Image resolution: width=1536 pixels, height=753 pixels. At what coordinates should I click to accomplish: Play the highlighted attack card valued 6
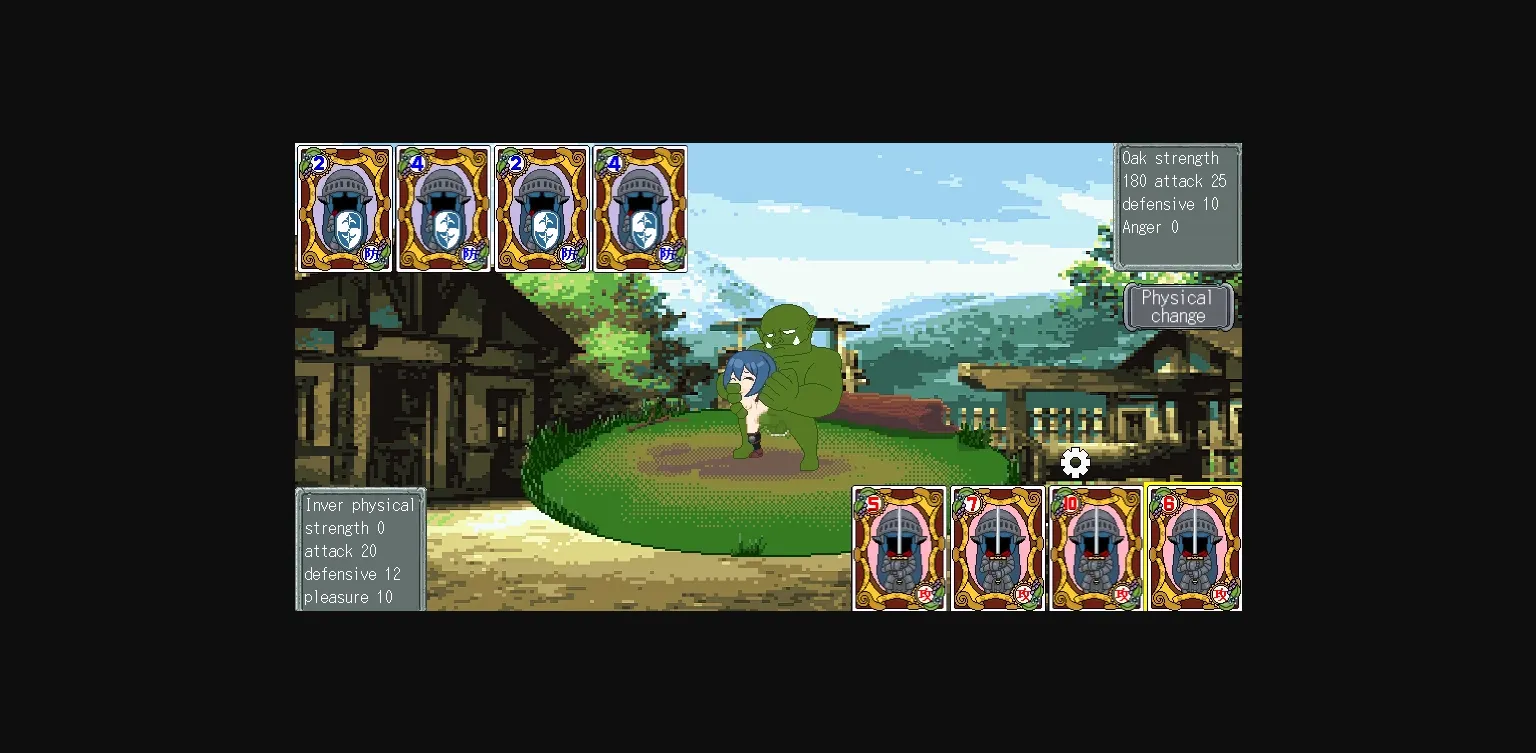pos(1194,548)
